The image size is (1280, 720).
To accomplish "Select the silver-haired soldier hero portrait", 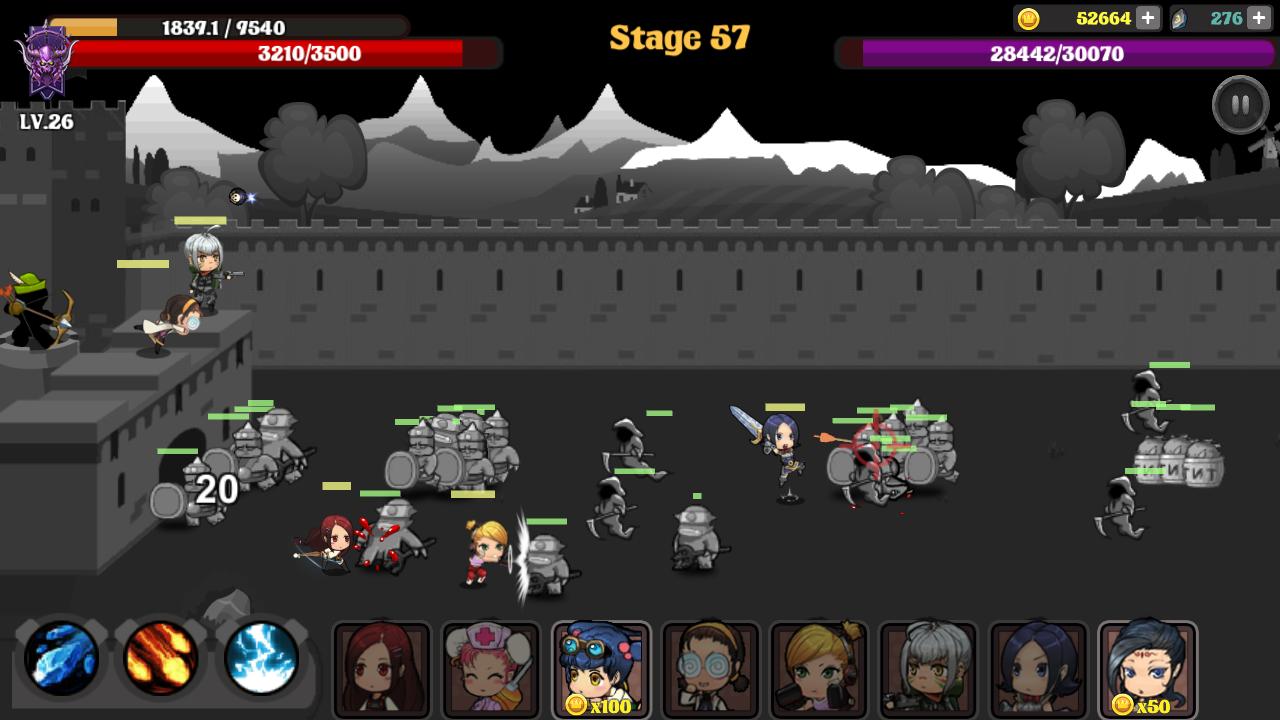I will click(x=927, y=668).
